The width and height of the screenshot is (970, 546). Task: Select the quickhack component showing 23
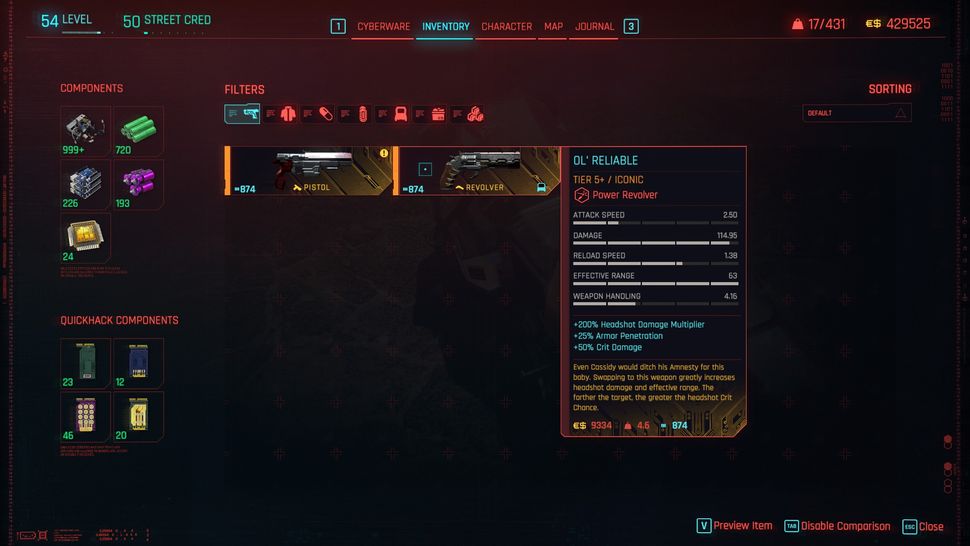(x=85, y=363)
